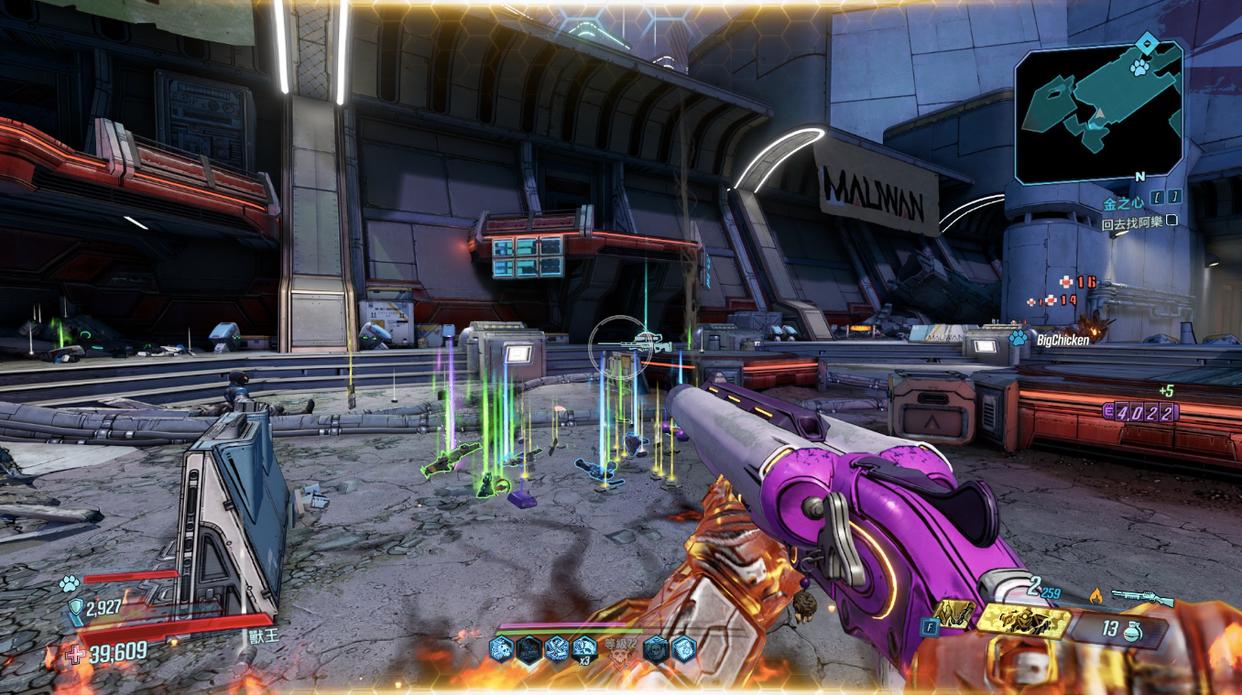This screenshot has width=1242, height=695.
Task: Activate the small yellow pet skill icon
Action: click(953, 613)
